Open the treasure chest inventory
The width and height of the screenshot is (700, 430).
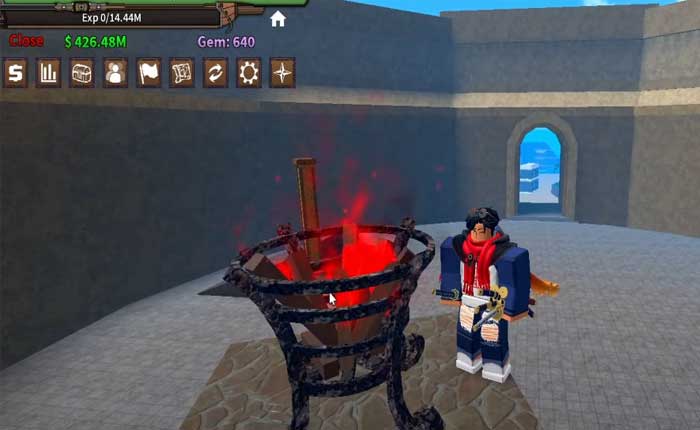[x=82, y=73]
